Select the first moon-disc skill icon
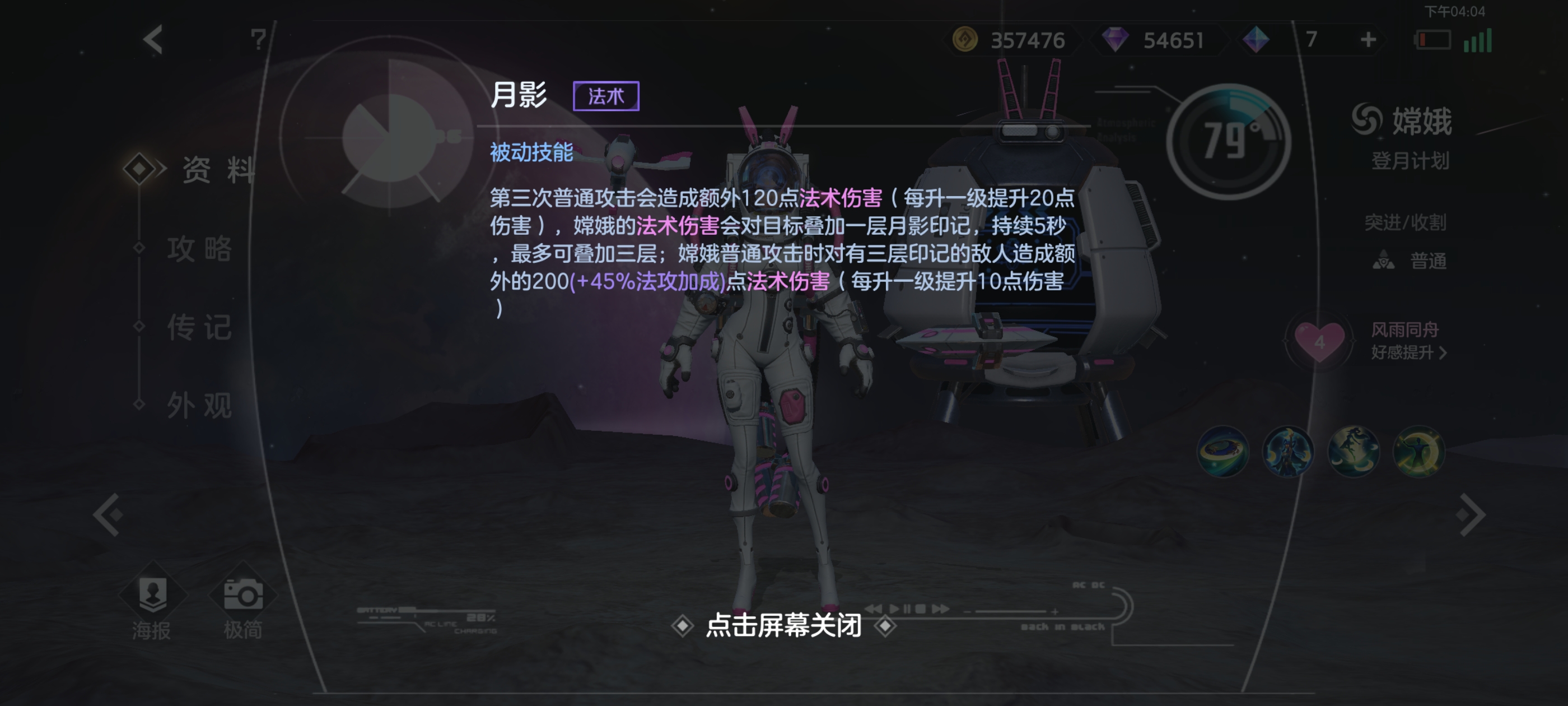The width and height of the screenshot is (1568, 706). pos(1223,453)
